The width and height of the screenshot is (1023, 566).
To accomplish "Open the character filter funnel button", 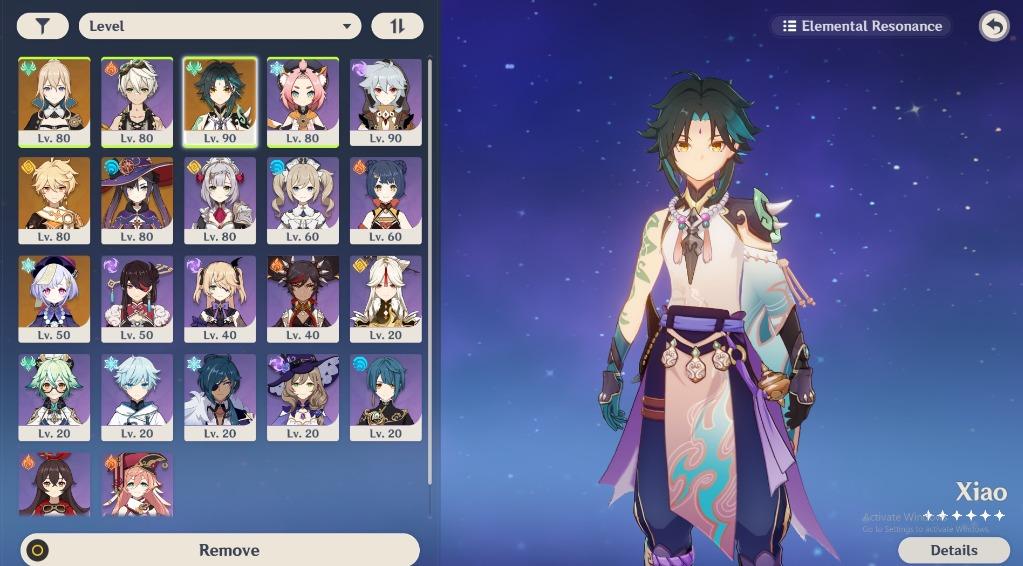I will click(x=42, y=26).
